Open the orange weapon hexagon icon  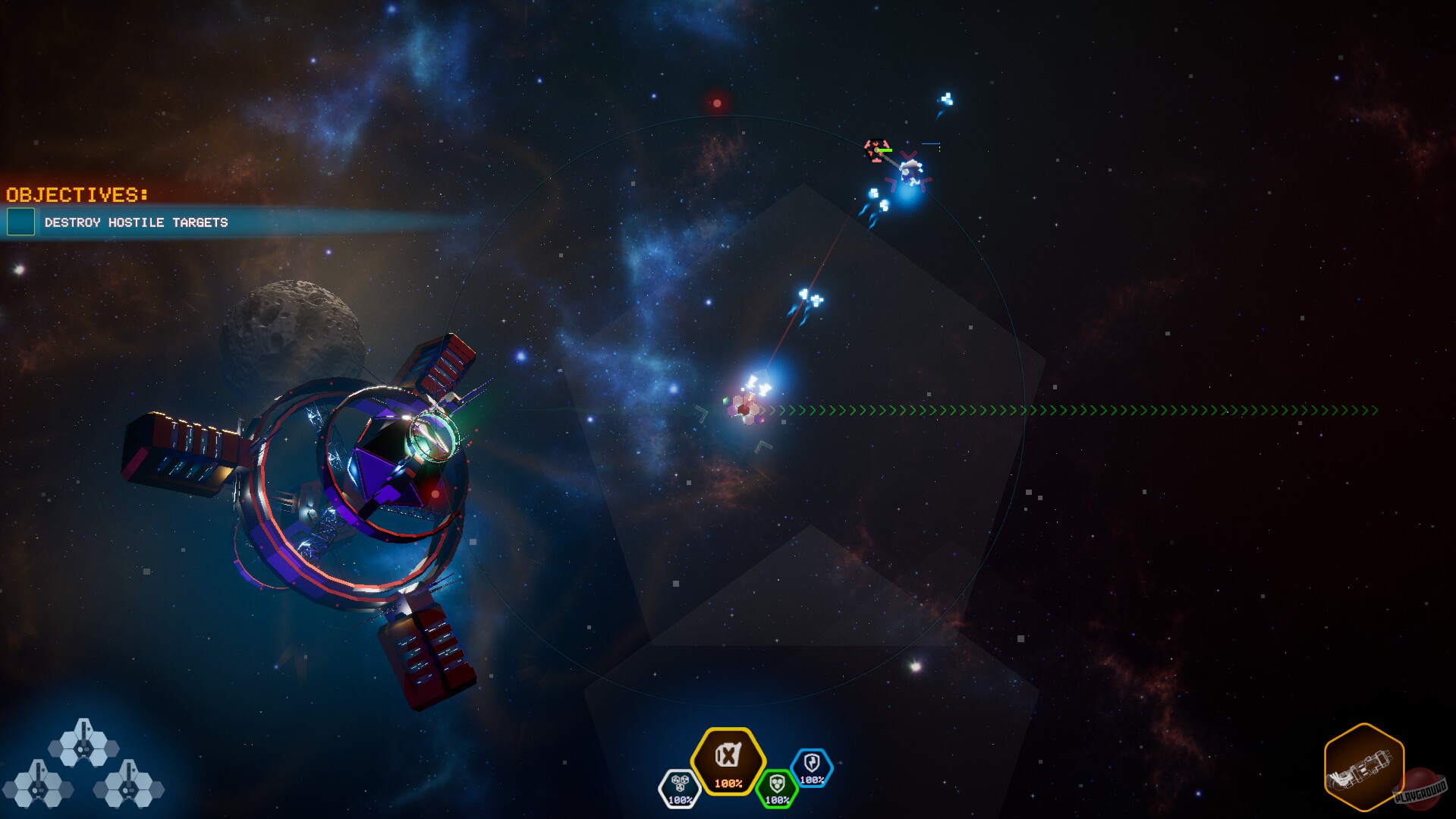coord(1363,767)
